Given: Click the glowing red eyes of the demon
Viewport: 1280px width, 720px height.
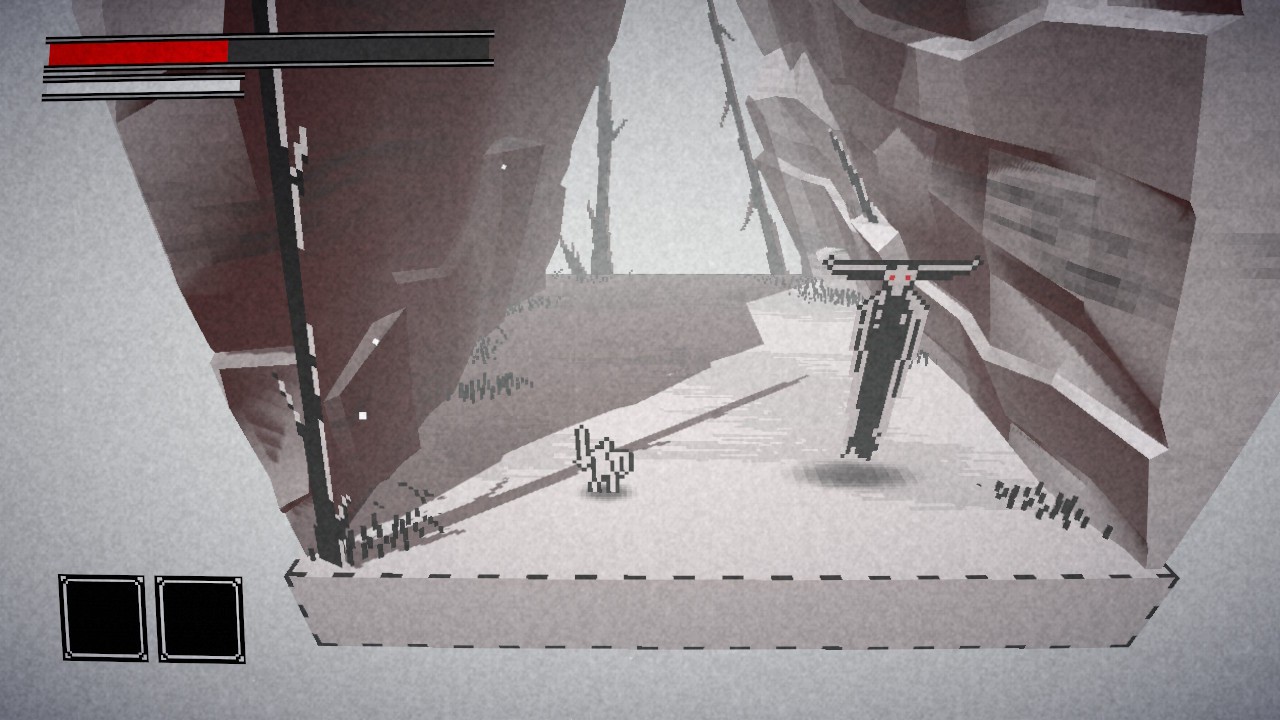Looking at the screenshot, I should point(898,276).
